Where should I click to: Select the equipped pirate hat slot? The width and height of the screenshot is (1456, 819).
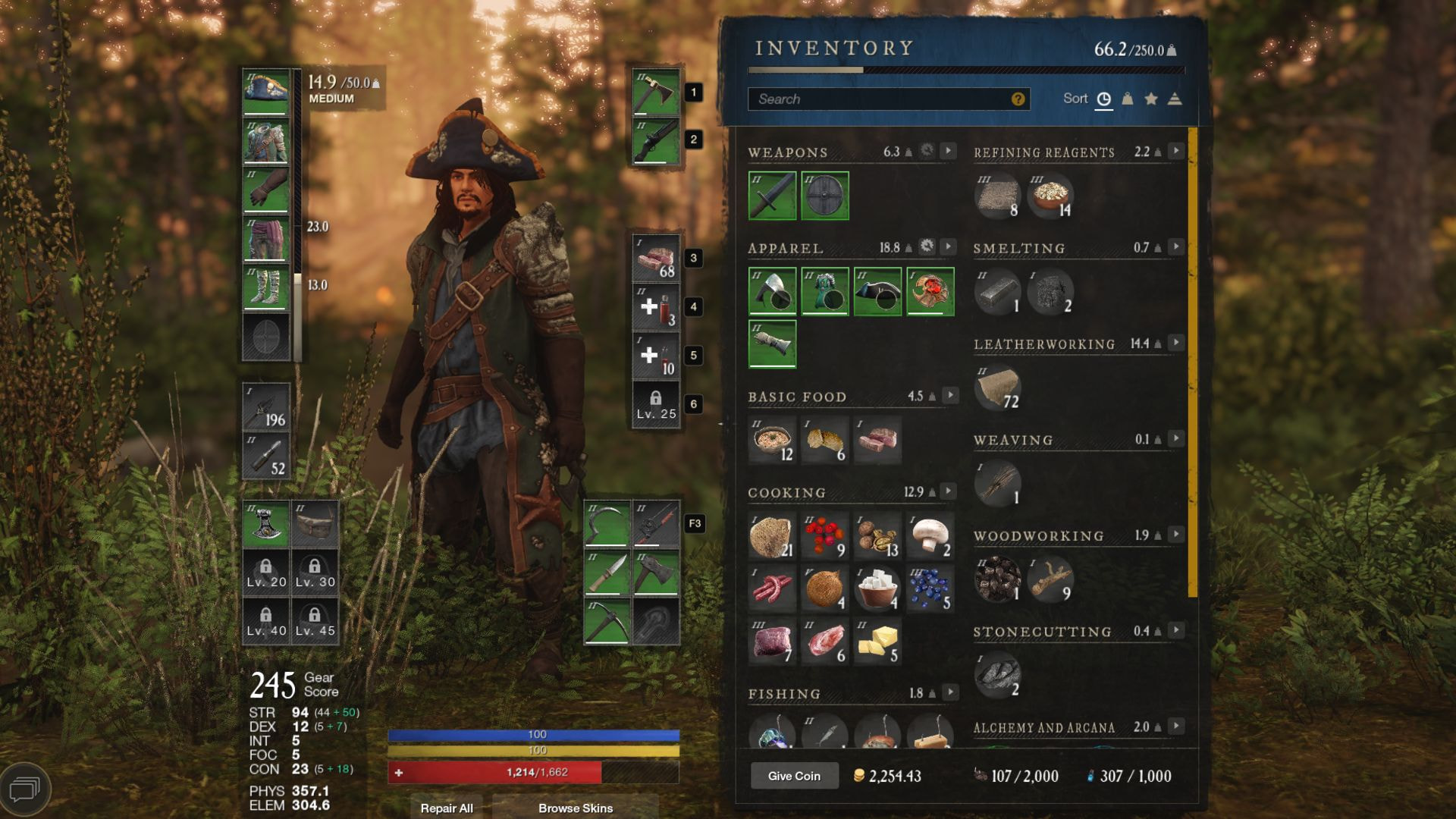point(266,92)
